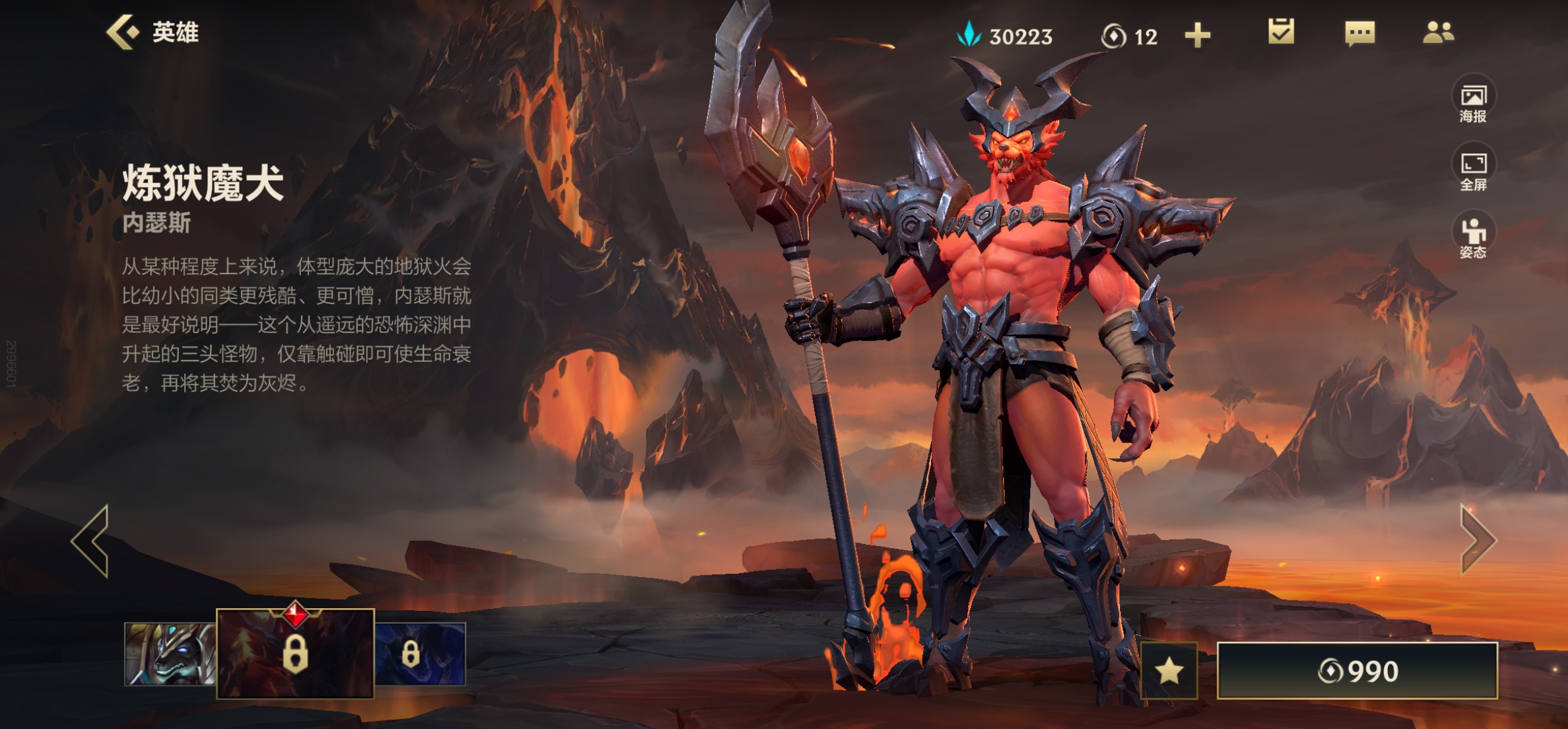Show the previous skin with left arrow
This screenshot has width=1568, height=729.
[92, 541]
